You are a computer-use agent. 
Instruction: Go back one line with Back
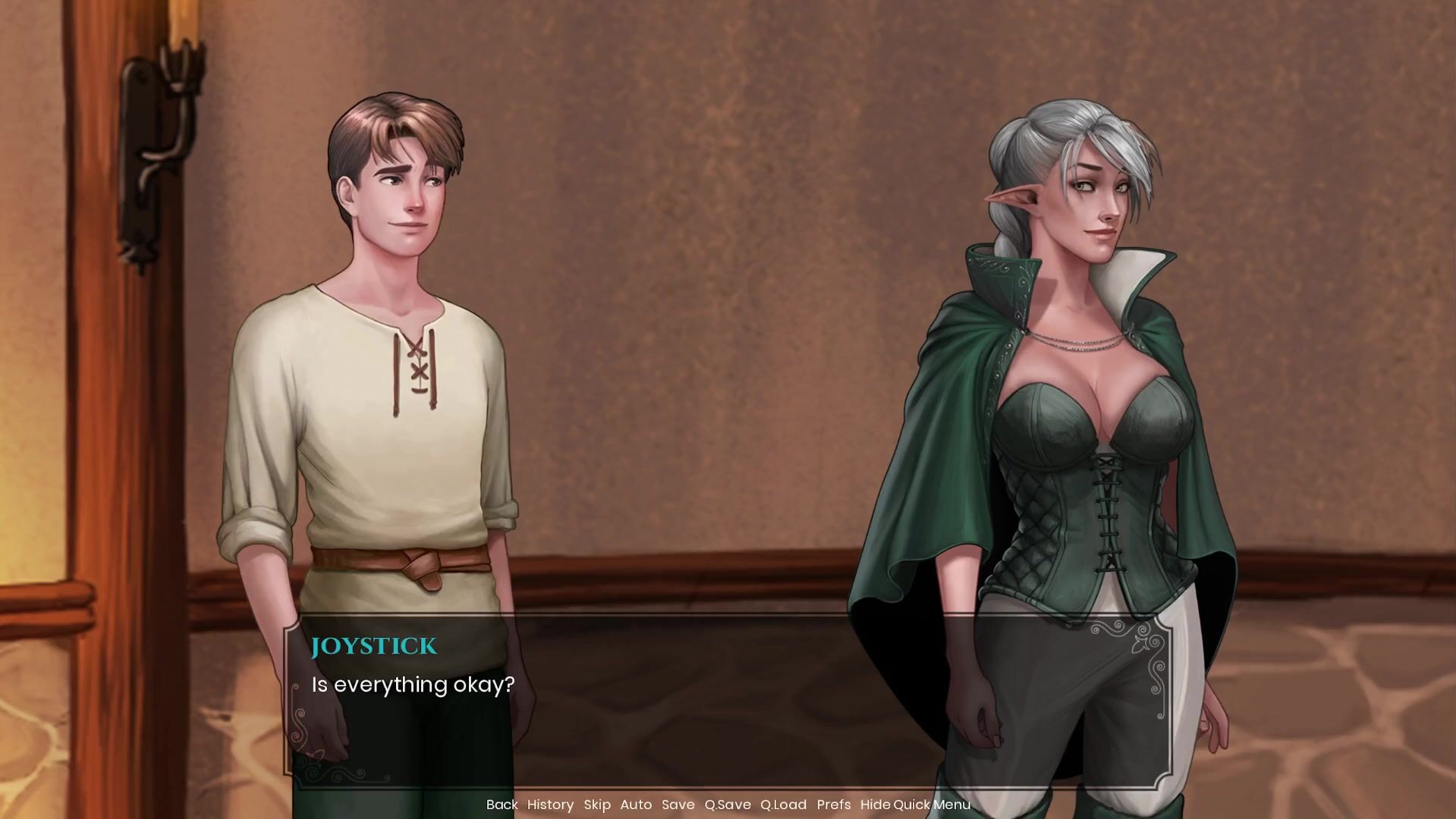click(502, 805)
